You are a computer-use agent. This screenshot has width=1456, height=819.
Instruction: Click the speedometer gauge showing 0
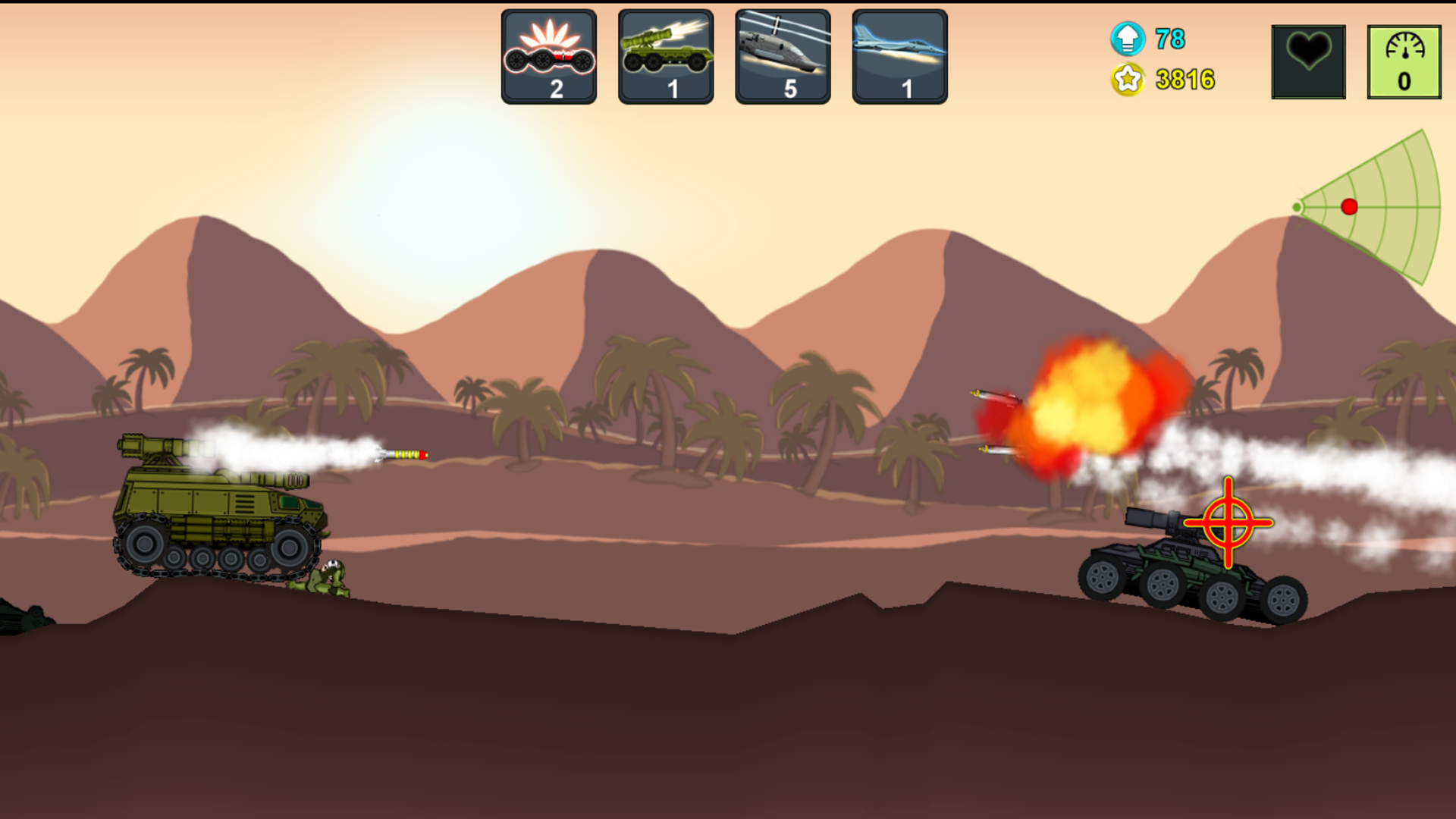tap(1404, 61)
